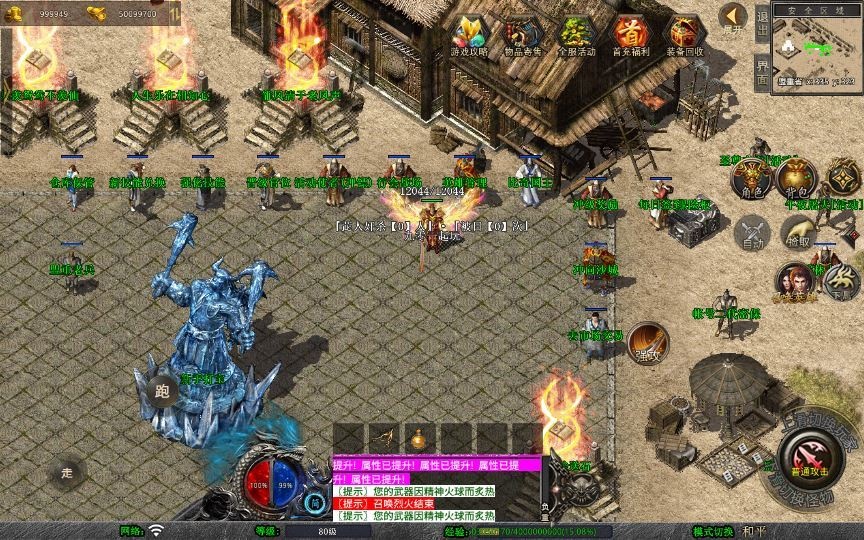The width and height of the screenshot is (864, 540).
Task: Select the potion flask hotbar slot
Action: point(417,437)
